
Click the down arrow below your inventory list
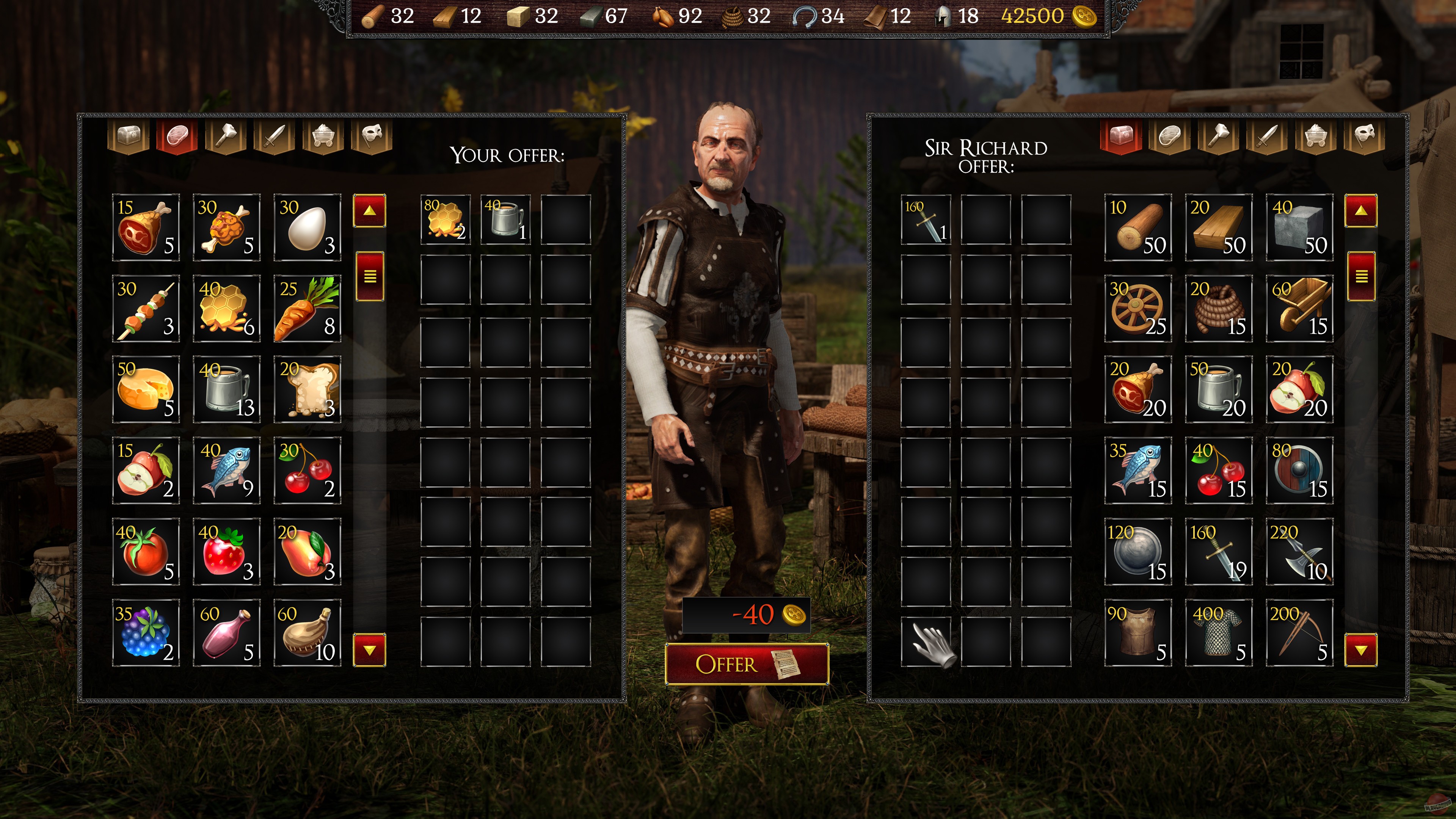click(370, 651)
